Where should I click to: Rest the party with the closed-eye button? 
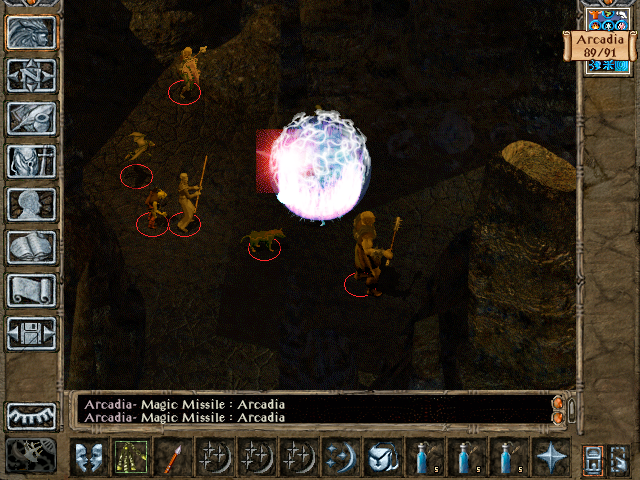[x=32, y=415]
